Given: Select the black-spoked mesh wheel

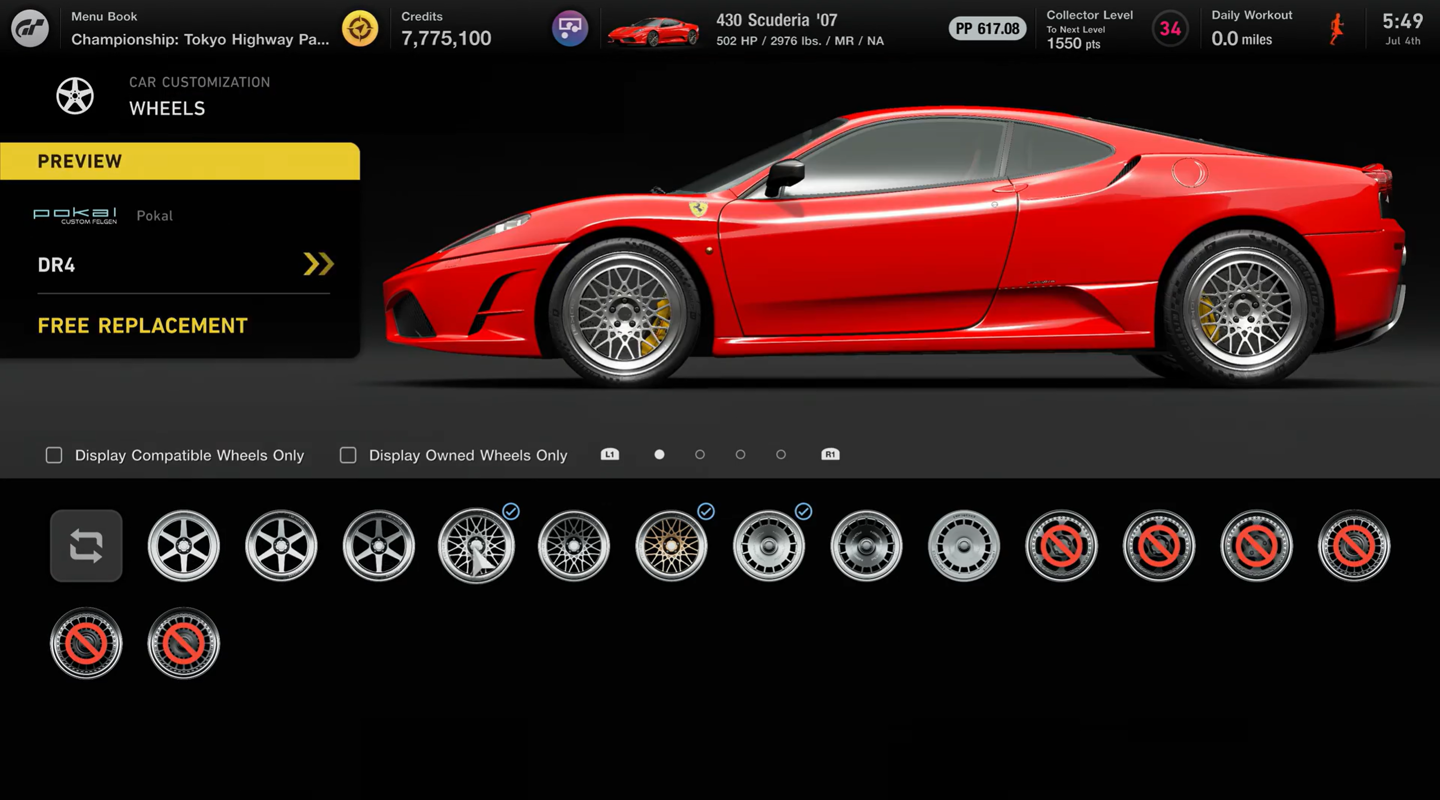Looking at the screenshot, I should click(x=574, y=546).
